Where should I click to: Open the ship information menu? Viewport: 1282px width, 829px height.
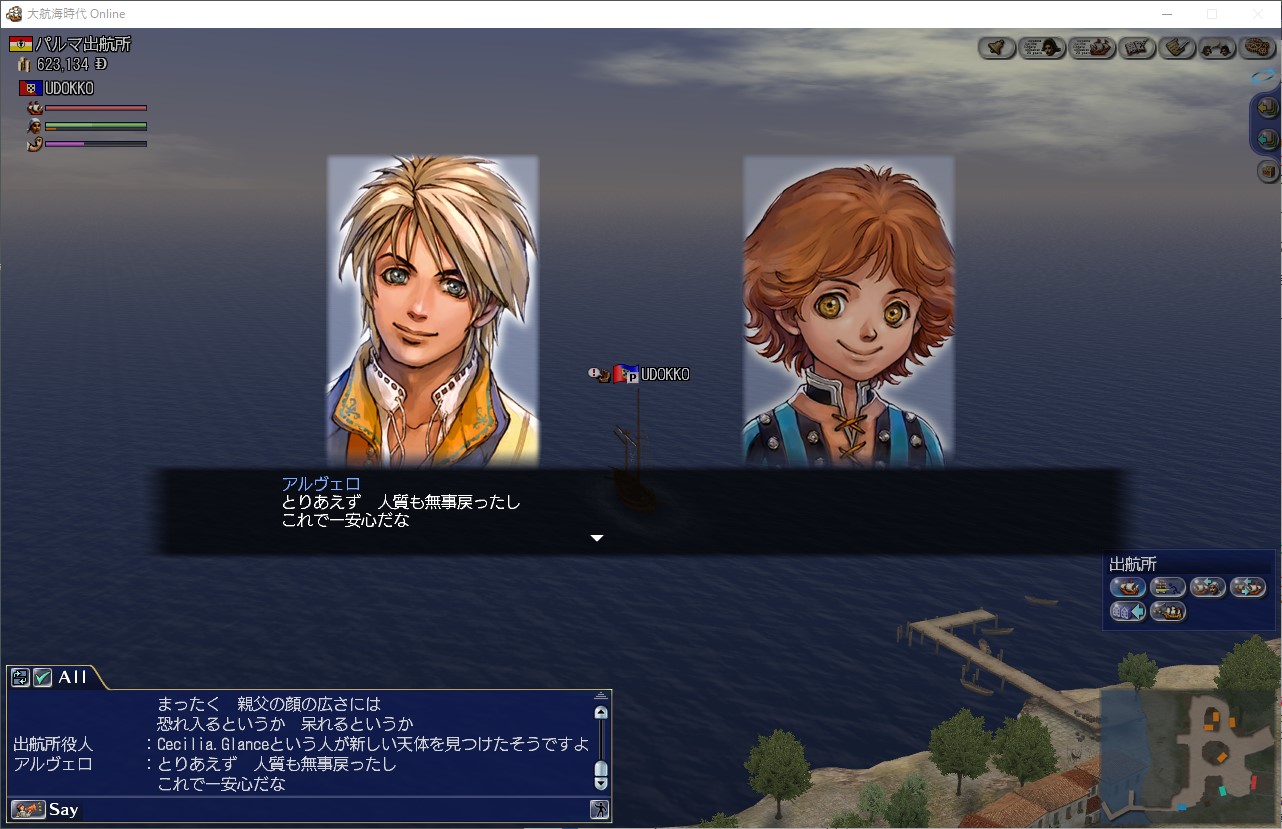tap(1092, 47)
